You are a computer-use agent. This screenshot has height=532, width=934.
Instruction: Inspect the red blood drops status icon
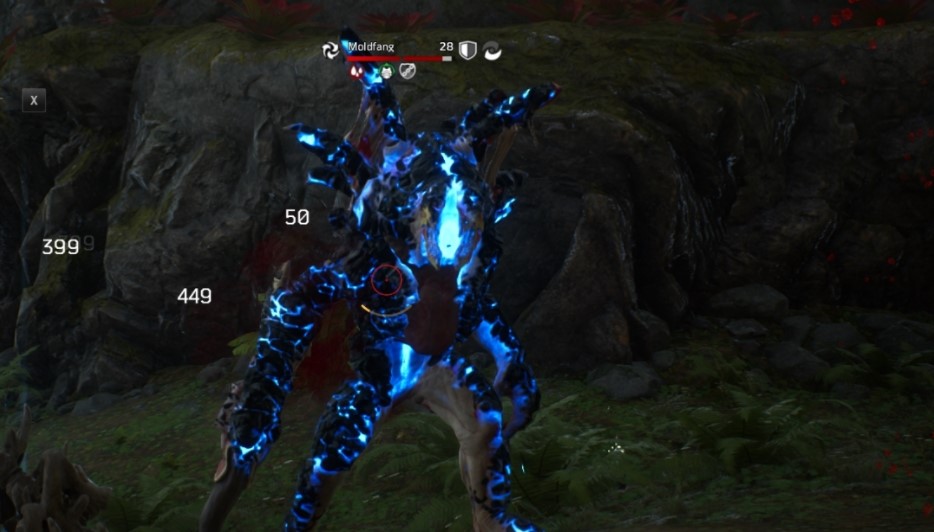coord(357,71)
